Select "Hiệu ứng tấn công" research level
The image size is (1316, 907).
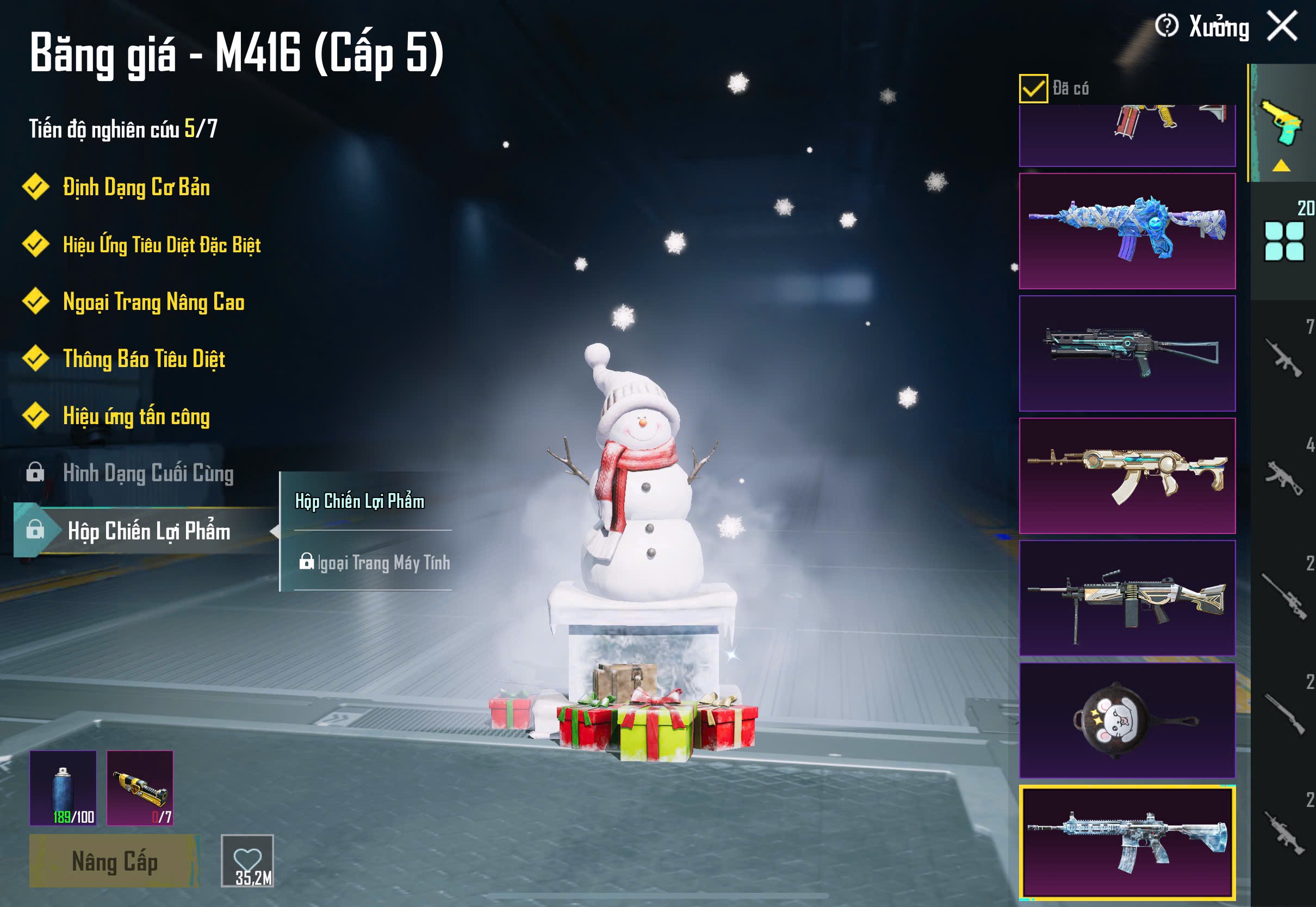[x=136, y=417]
